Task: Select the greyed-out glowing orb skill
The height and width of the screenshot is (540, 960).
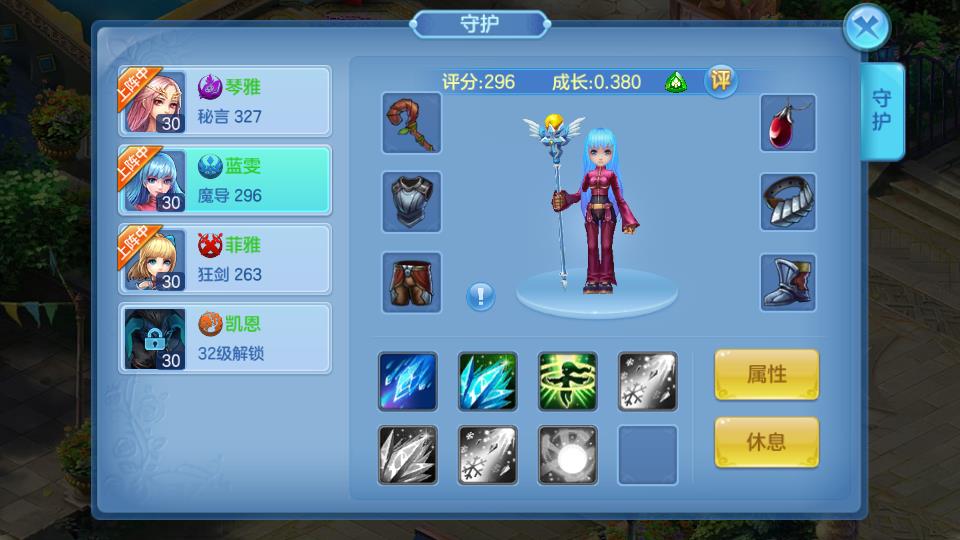Action: pyautogui.click(x=567, y=455)
